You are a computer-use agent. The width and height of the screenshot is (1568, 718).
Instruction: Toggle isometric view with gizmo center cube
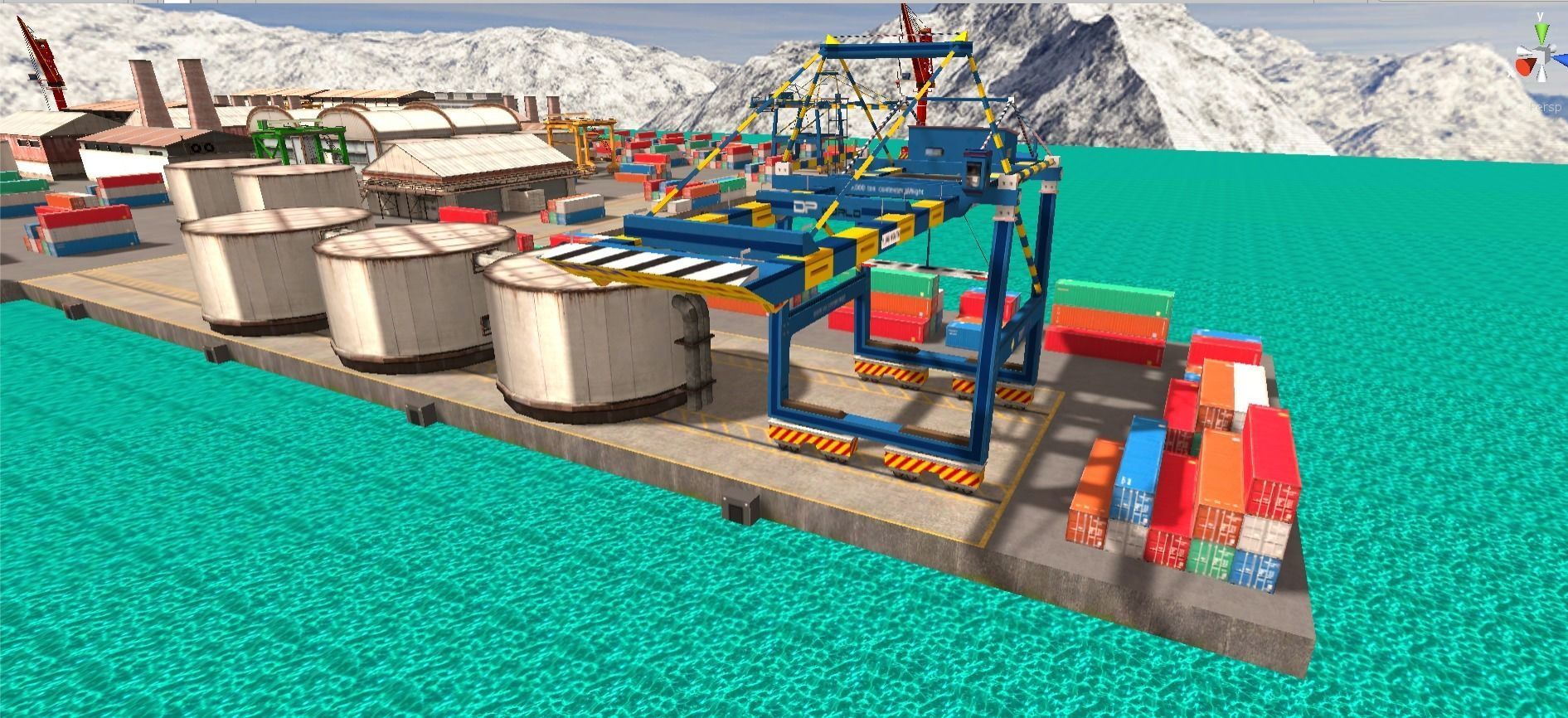click(1543, 56)
